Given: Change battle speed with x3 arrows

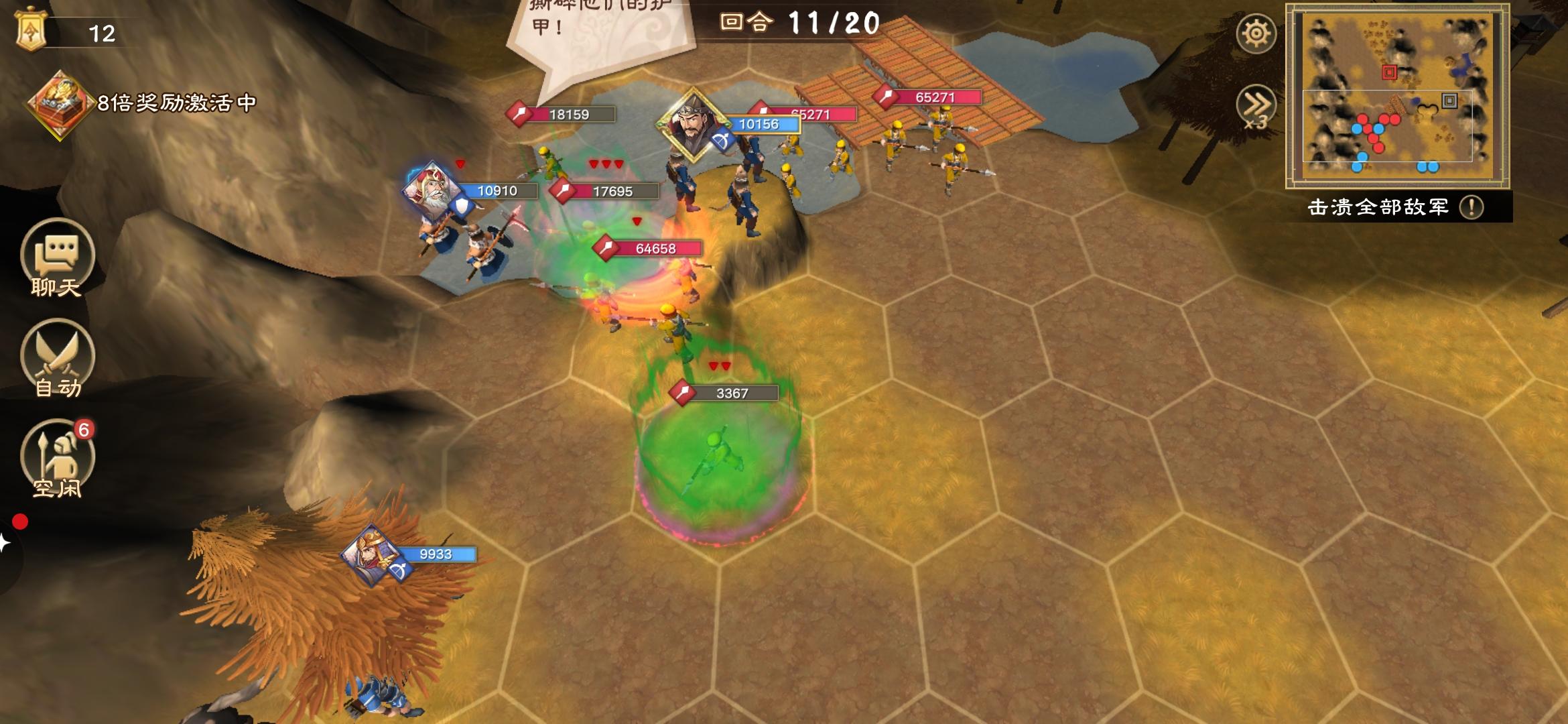Looking at the screenshot, I should click(1256, 107).
